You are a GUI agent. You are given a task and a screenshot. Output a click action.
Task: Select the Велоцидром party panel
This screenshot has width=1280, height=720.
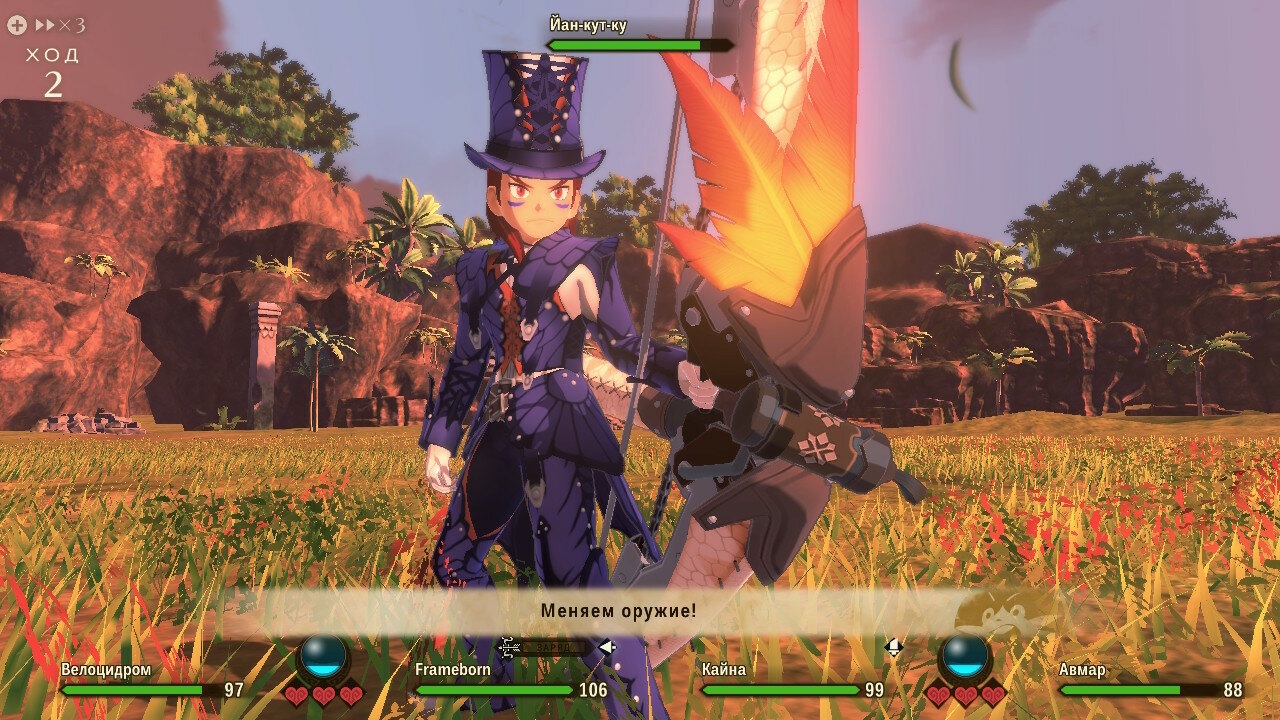coord(152,680)
